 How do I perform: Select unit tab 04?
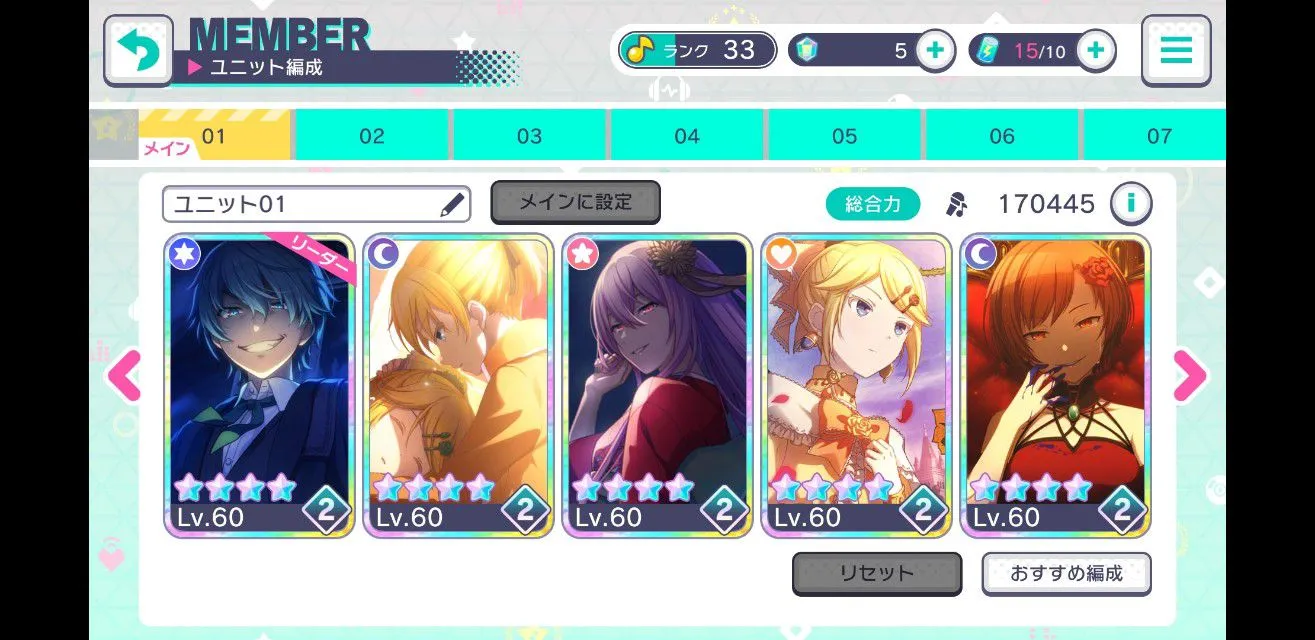point(687,136)
